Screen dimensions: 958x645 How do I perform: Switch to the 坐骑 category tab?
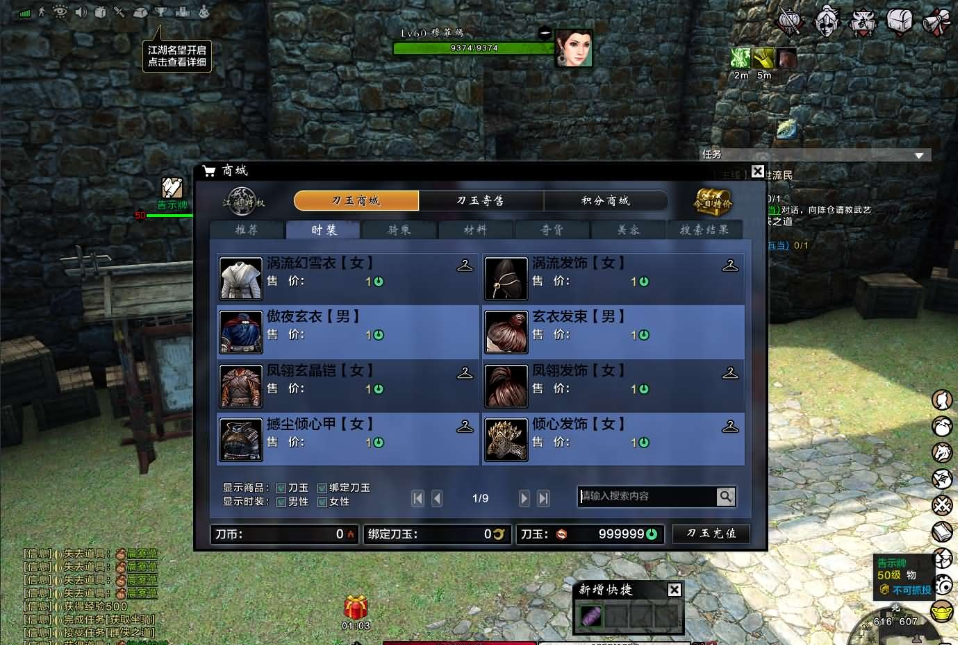tap(399, 230)
